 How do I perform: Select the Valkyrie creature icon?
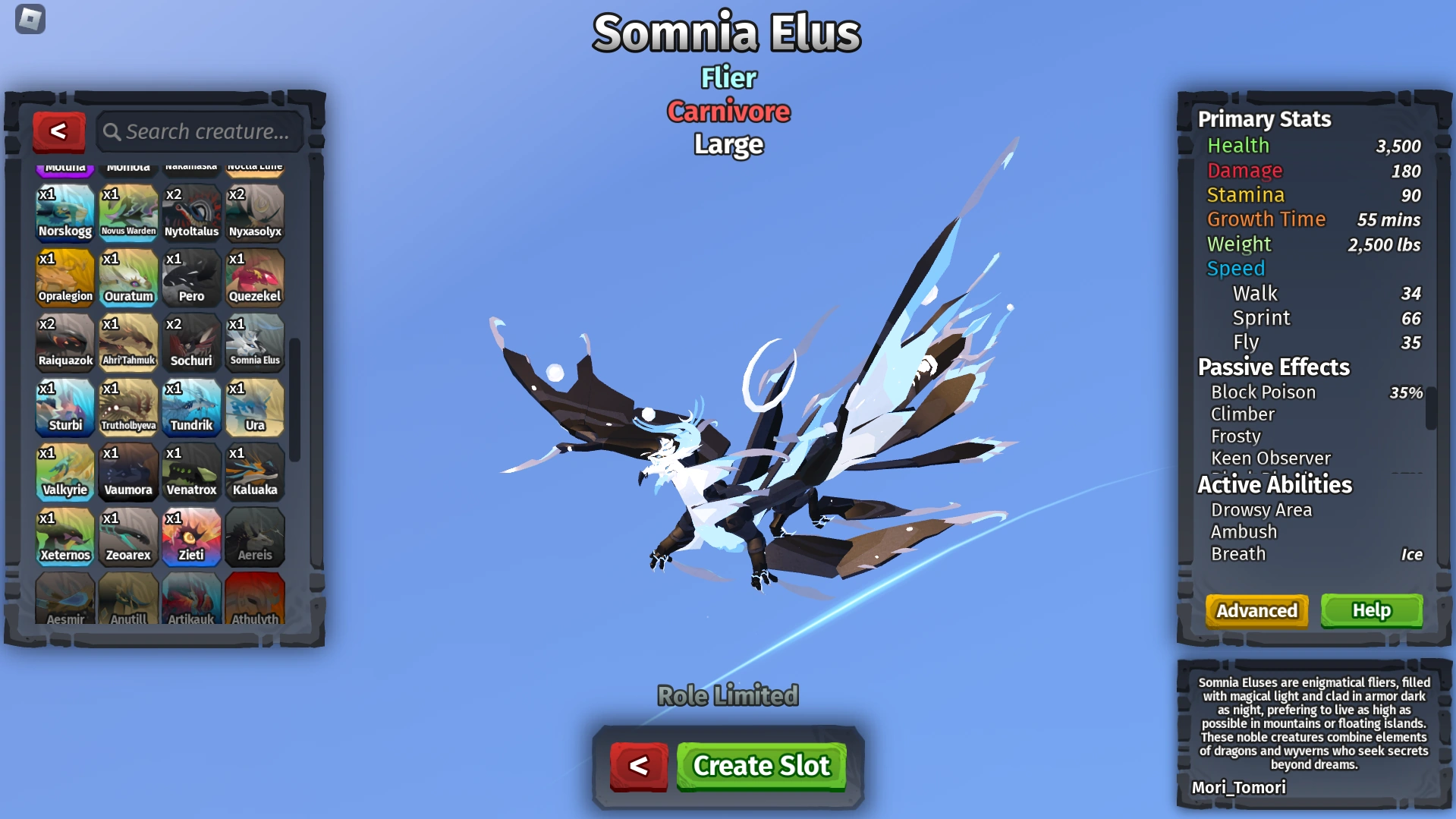pos(64,472)
